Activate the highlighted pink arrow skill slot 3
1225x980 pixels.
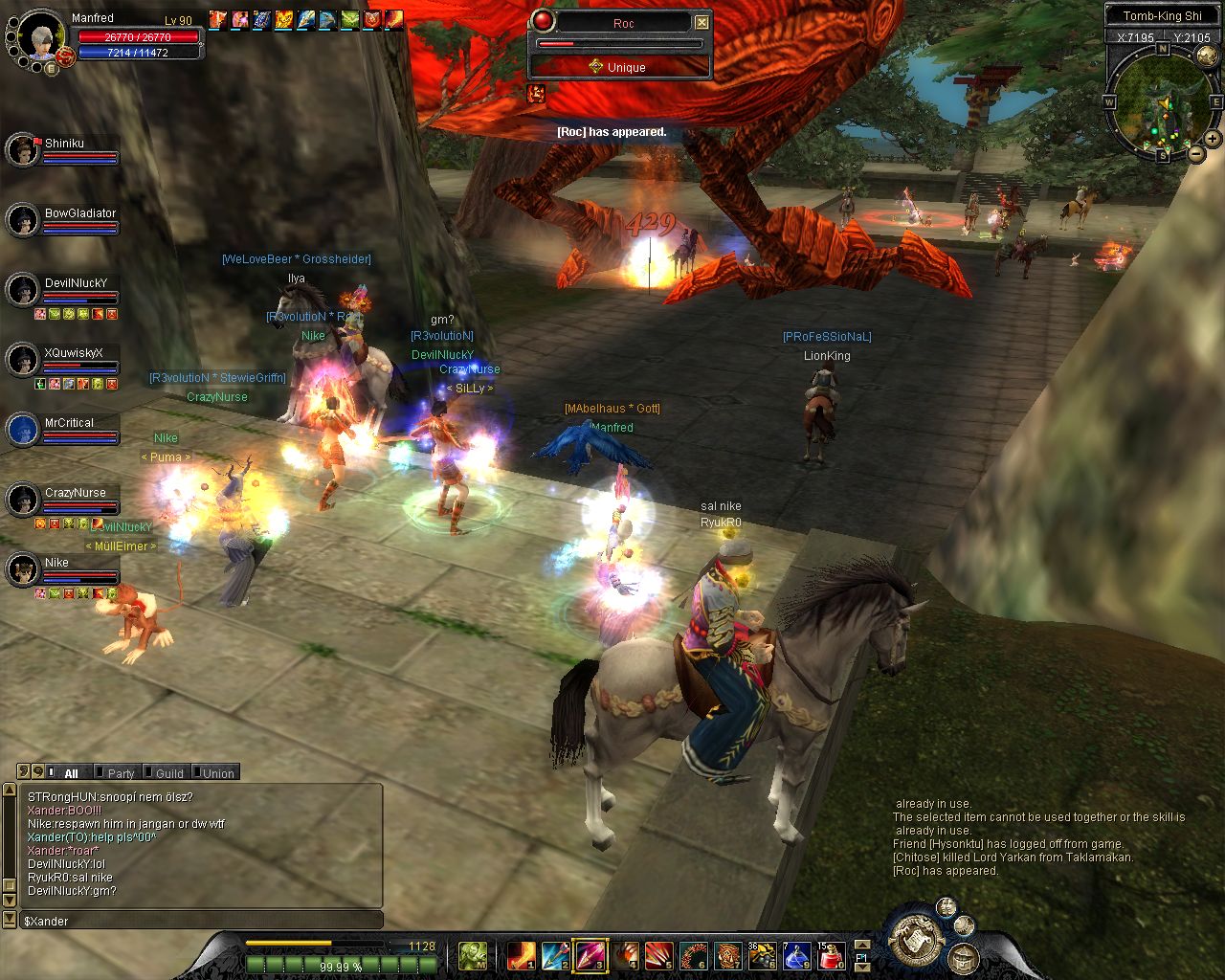(590, 955)
